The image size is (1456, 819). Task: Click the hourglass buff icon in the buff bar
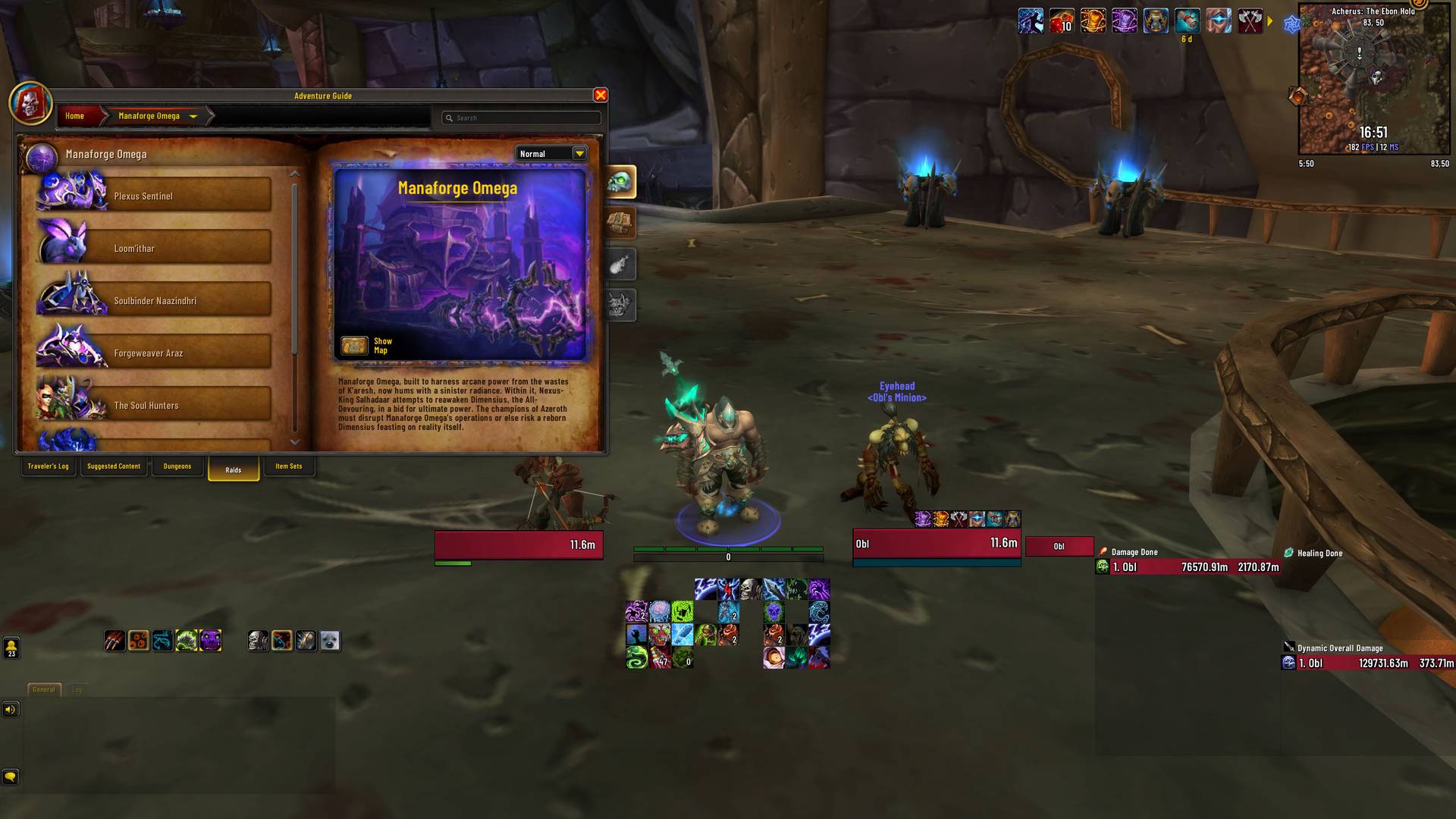click(x=1155, y=20)
